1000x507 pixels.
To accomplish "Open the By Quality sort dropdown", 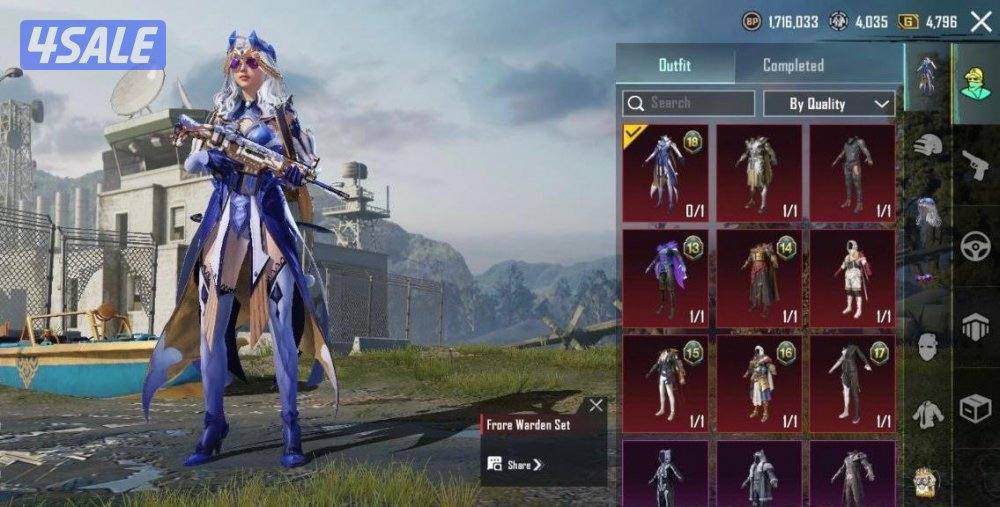I will (x=828, y=103).
